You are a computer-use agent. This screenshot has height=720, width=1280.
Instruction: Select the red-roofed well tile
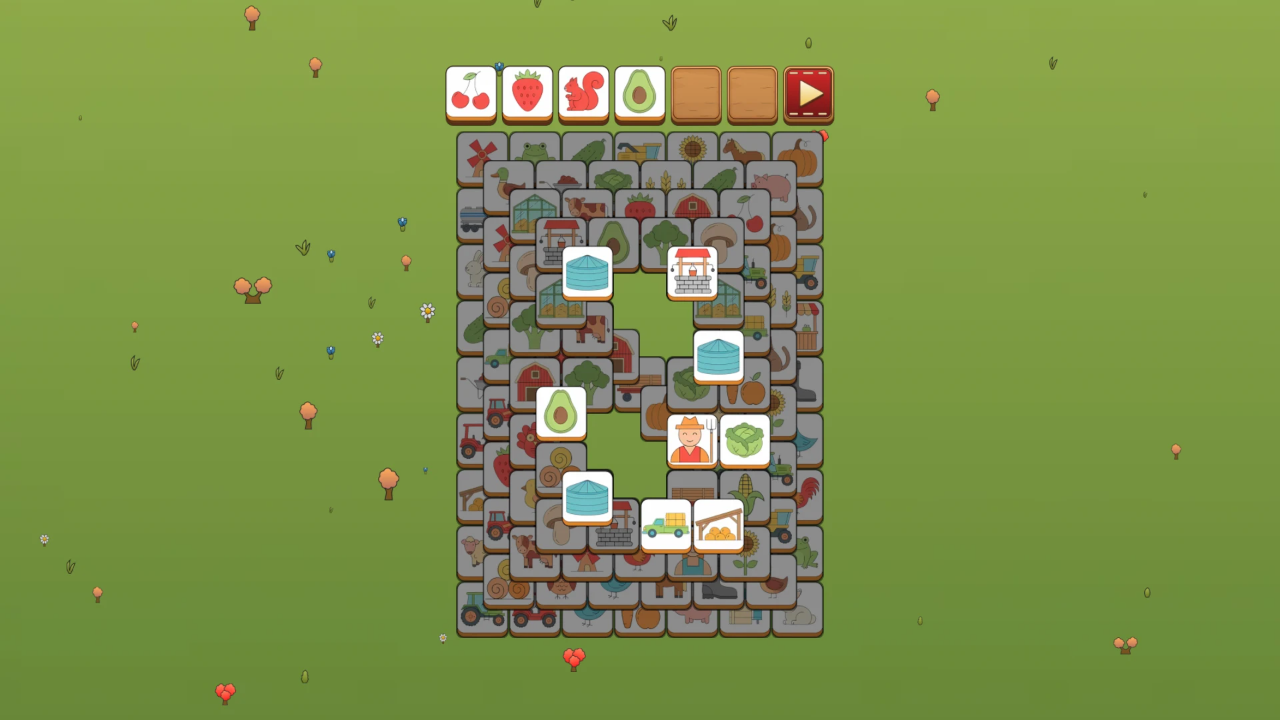tap(693, 272)
